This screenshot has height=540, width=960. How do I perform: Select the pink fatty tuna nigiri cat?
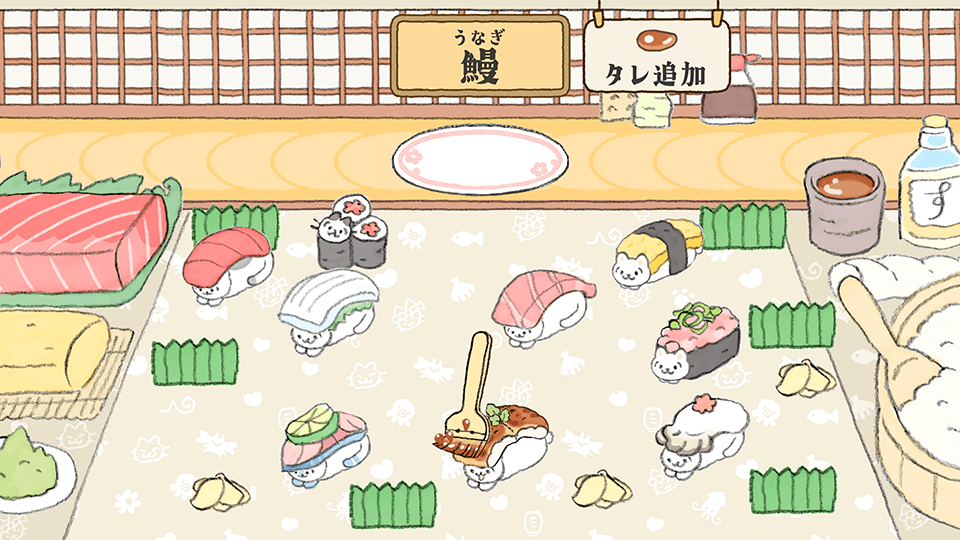point(541,305)
